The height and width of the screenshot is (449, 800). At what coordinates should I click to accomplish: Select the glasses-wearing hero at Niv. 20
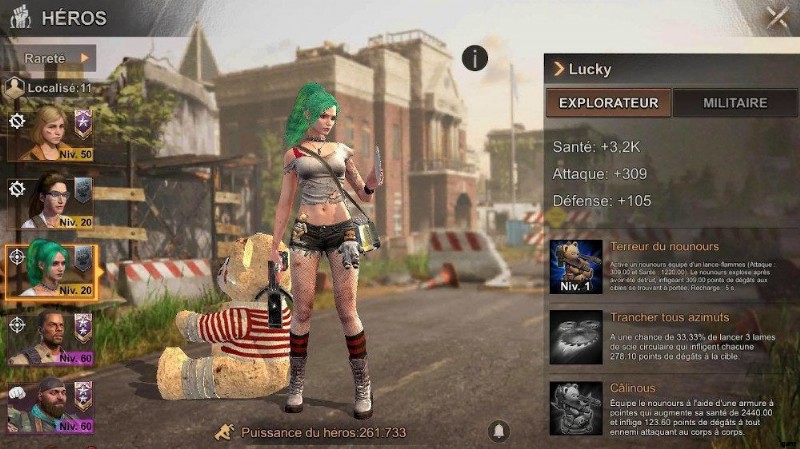(x=51, y=201)
